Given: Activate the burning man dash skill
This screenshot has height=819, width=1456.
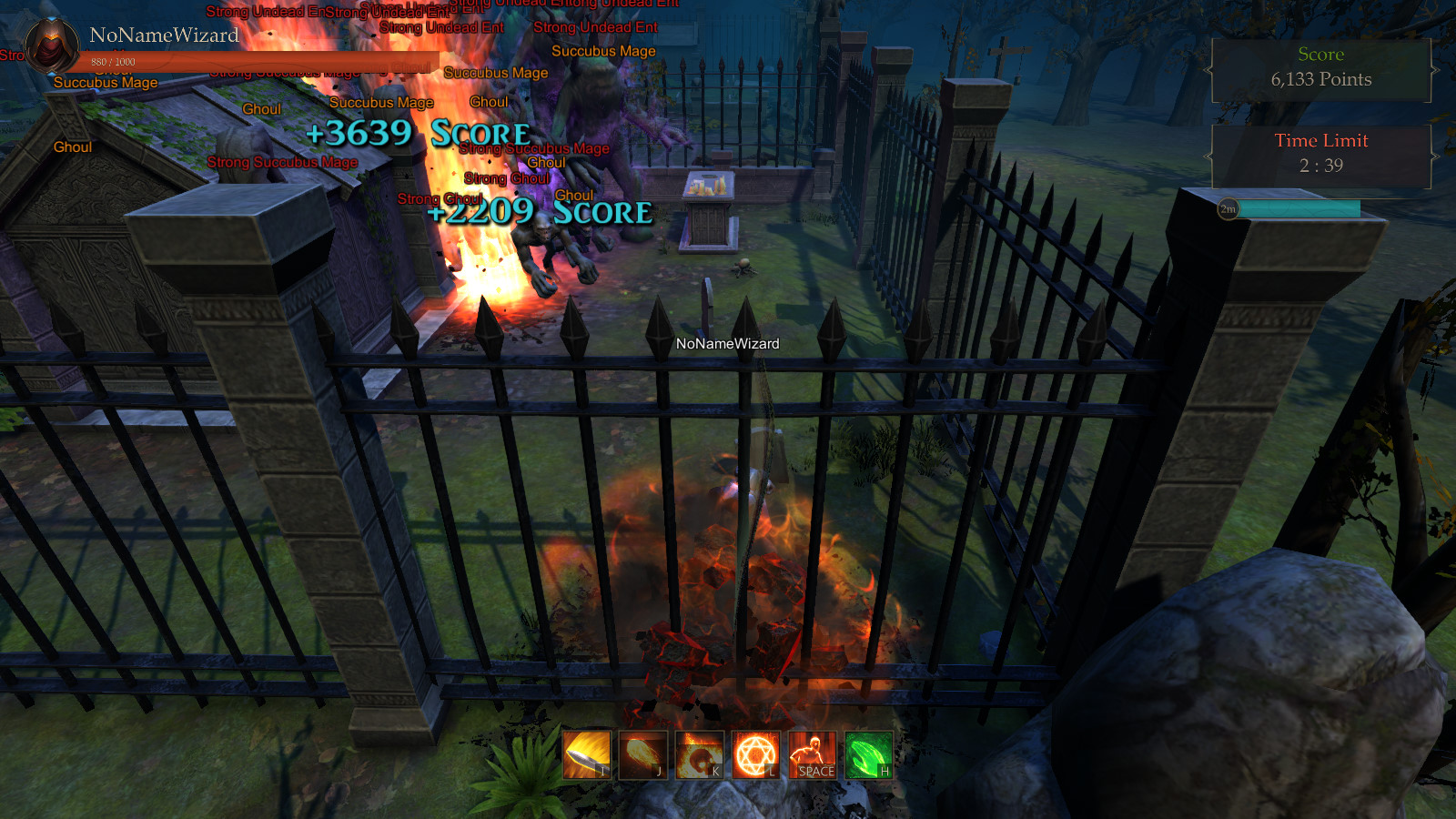Looking at the screenshot, I should 812,754.
